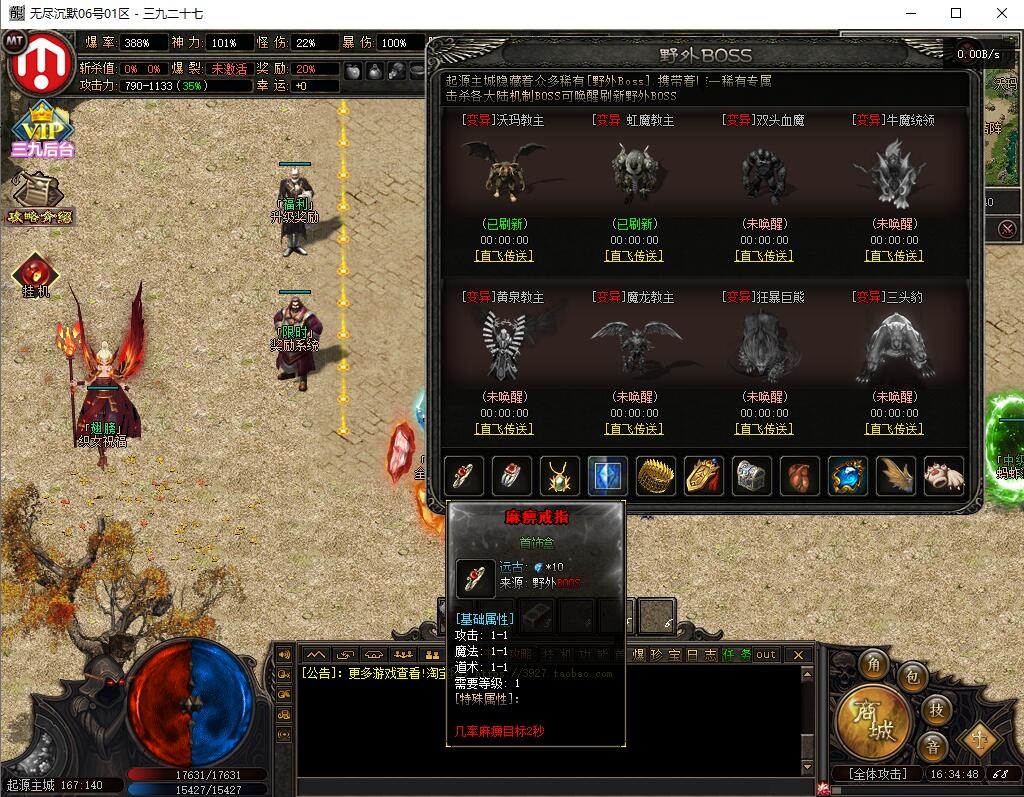Open the VIP 三九后台 menu
This screenshot has height=797, width=1024.
click(42, 131)
